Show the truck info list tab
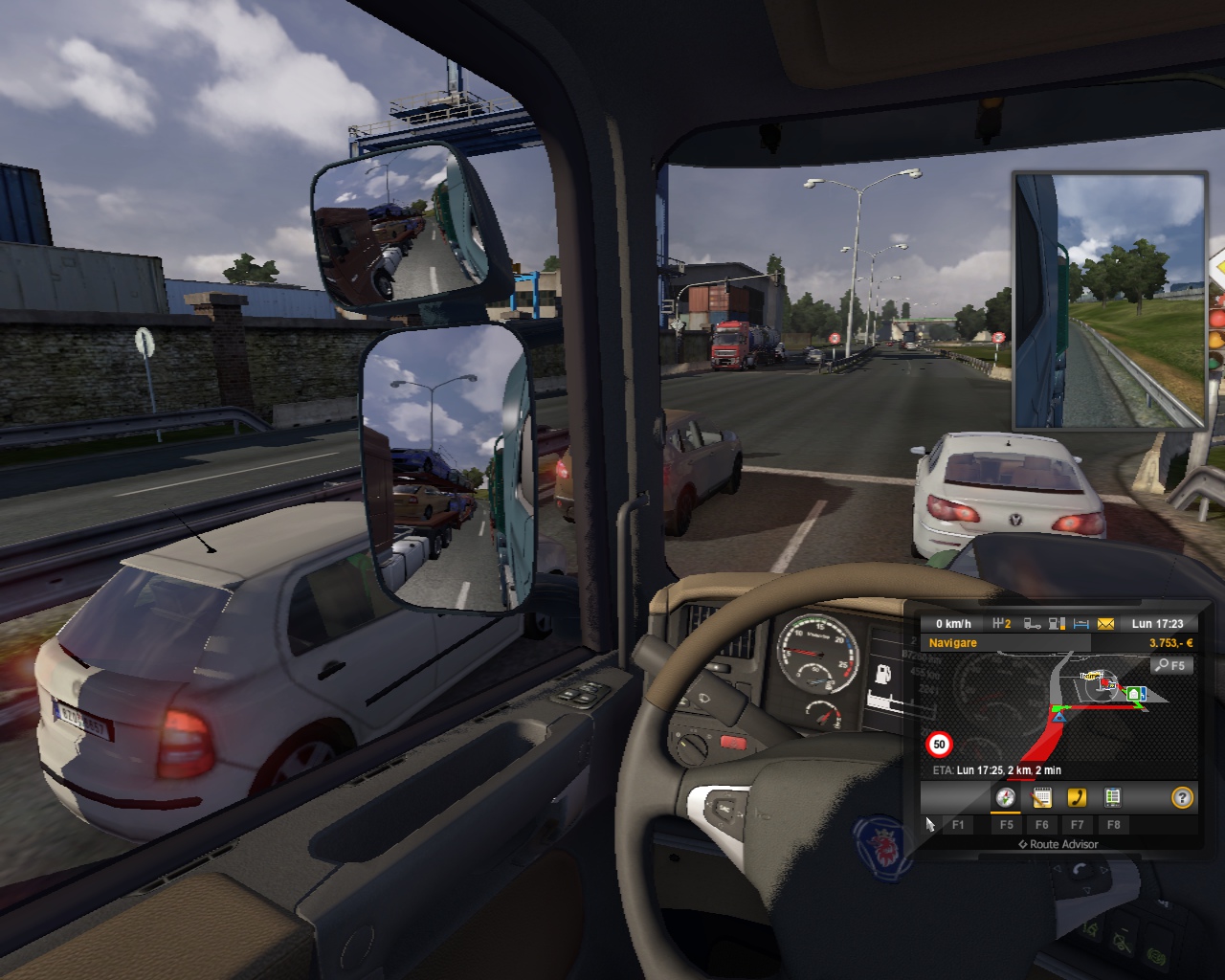The image size is (1225, 980). (x=1112, y=797)
